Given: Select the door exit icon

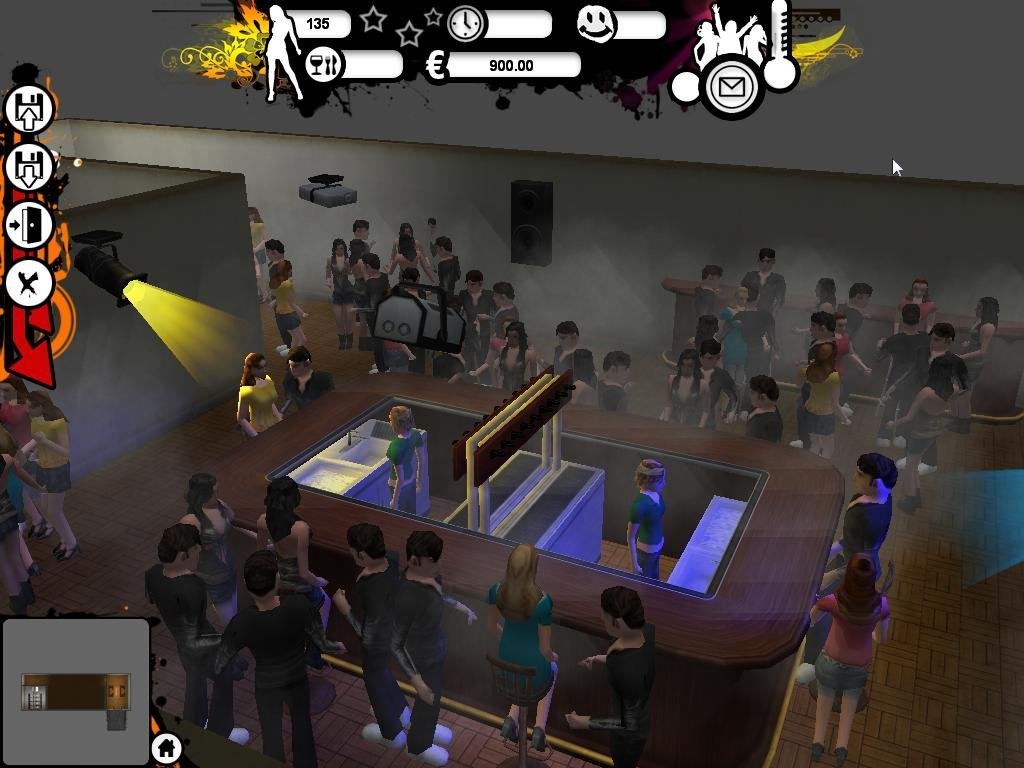Looking at the screenshot, I should pyautogui.click(x=29, y=226).
